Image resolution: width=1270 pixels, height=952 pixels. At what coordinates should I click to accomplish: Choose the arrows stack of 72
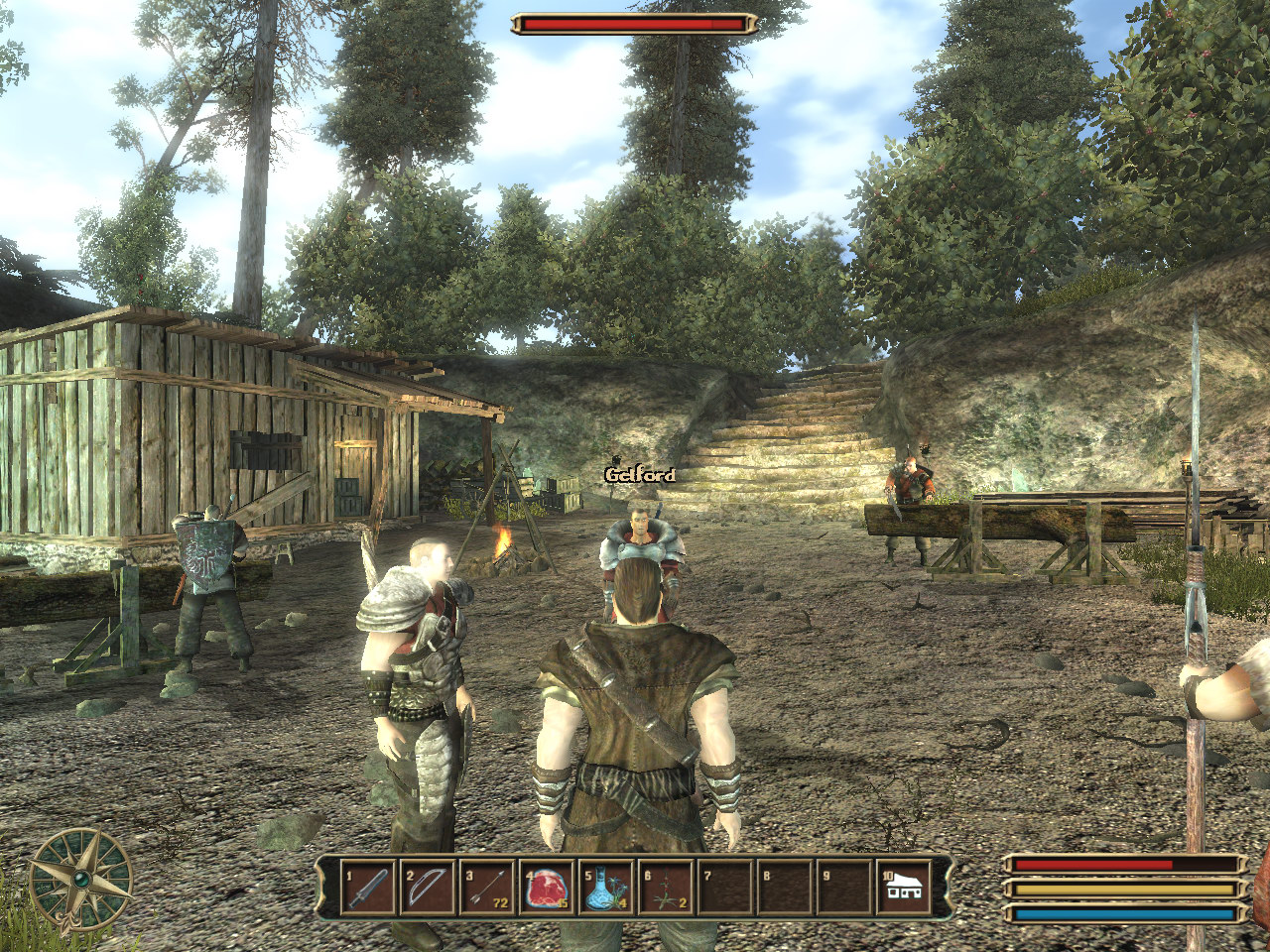pyautogui.click(x=487, y=887)
